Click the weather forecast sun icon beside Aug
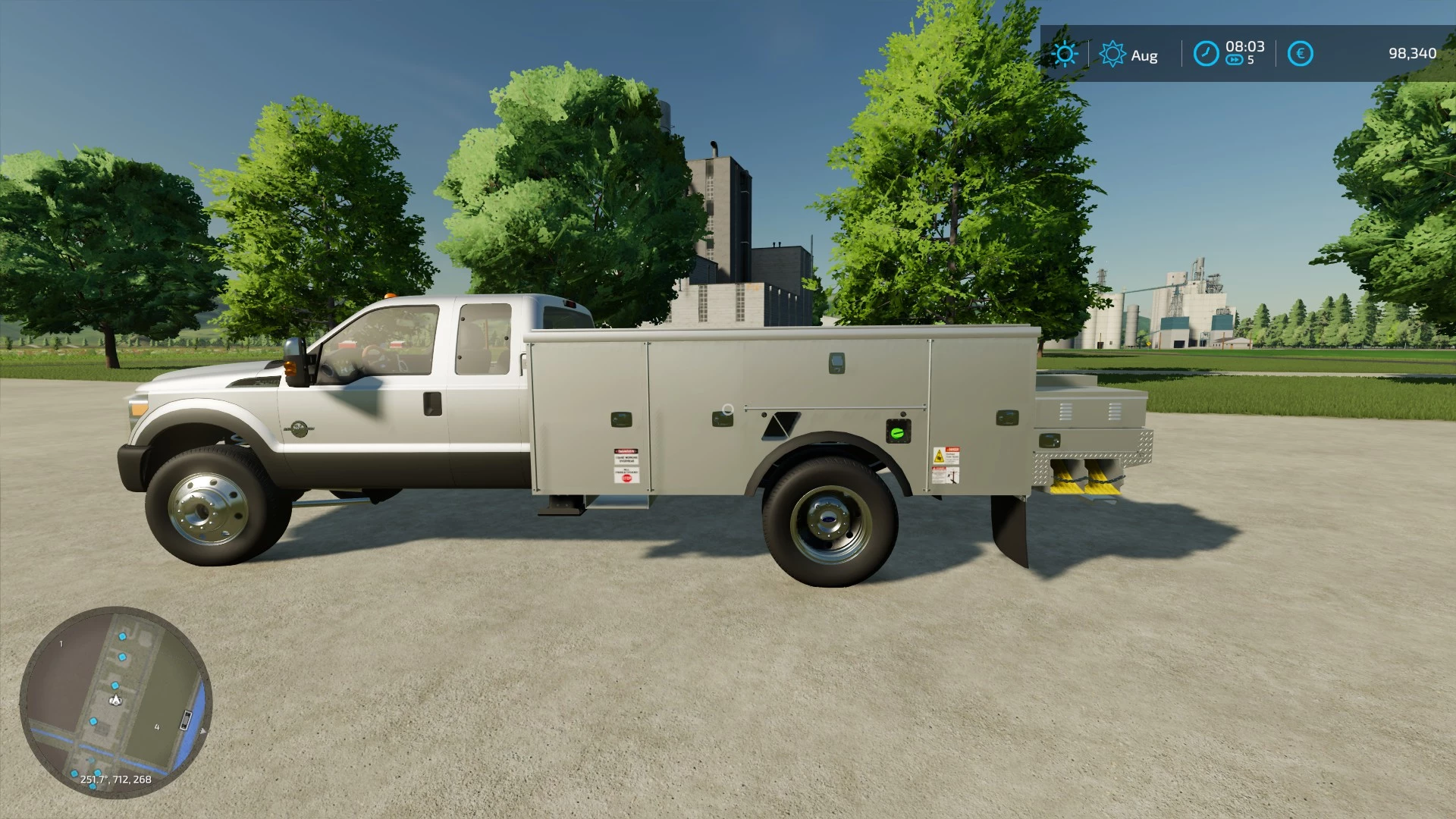Image resolution: width=1456 pixels, height=819 pixels. click(1112, 53)
